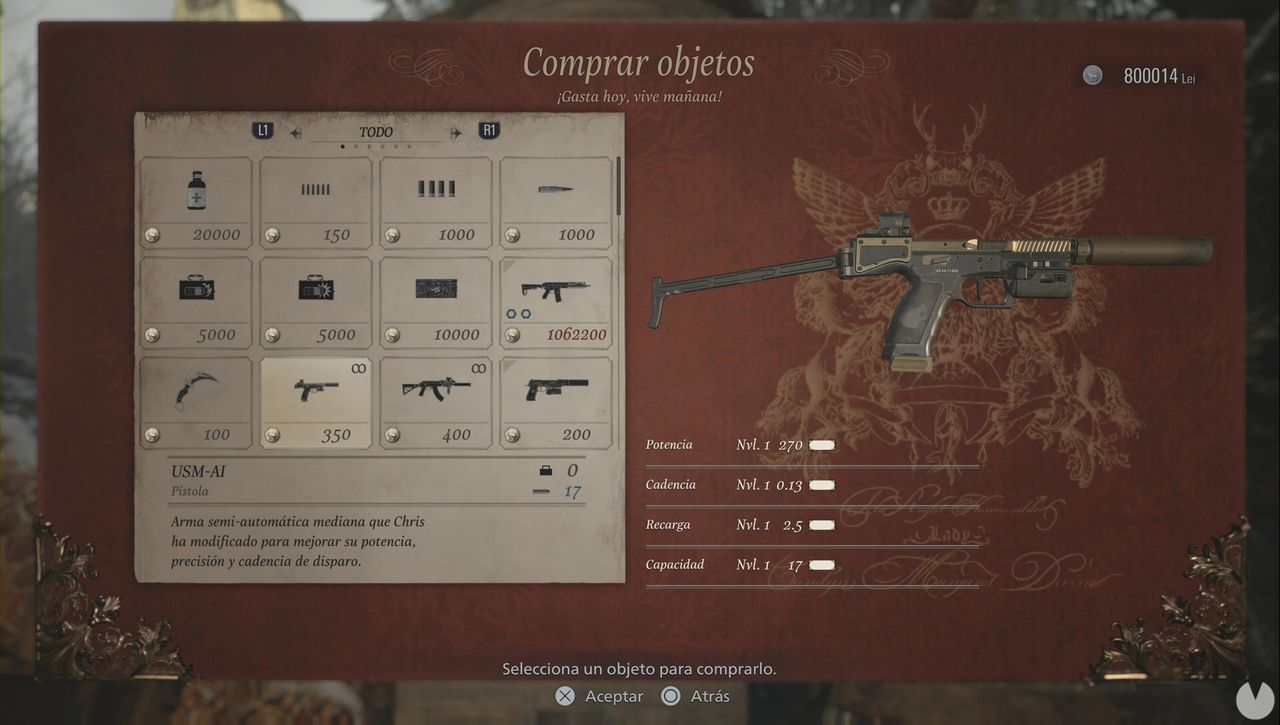Click the Potencia stat level bar
The width and height of the screenshot is (1280, 725).
[820, 445]
